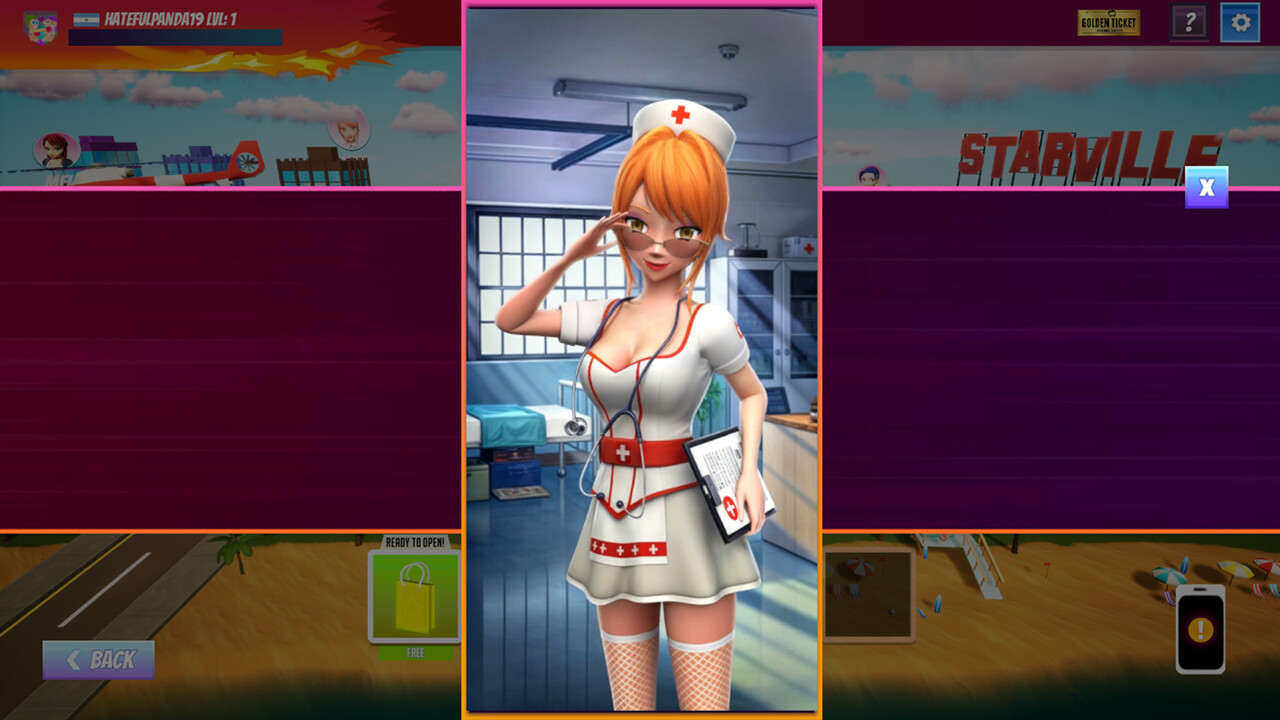Click the FREE label under the gift bag

pos(413,650)
